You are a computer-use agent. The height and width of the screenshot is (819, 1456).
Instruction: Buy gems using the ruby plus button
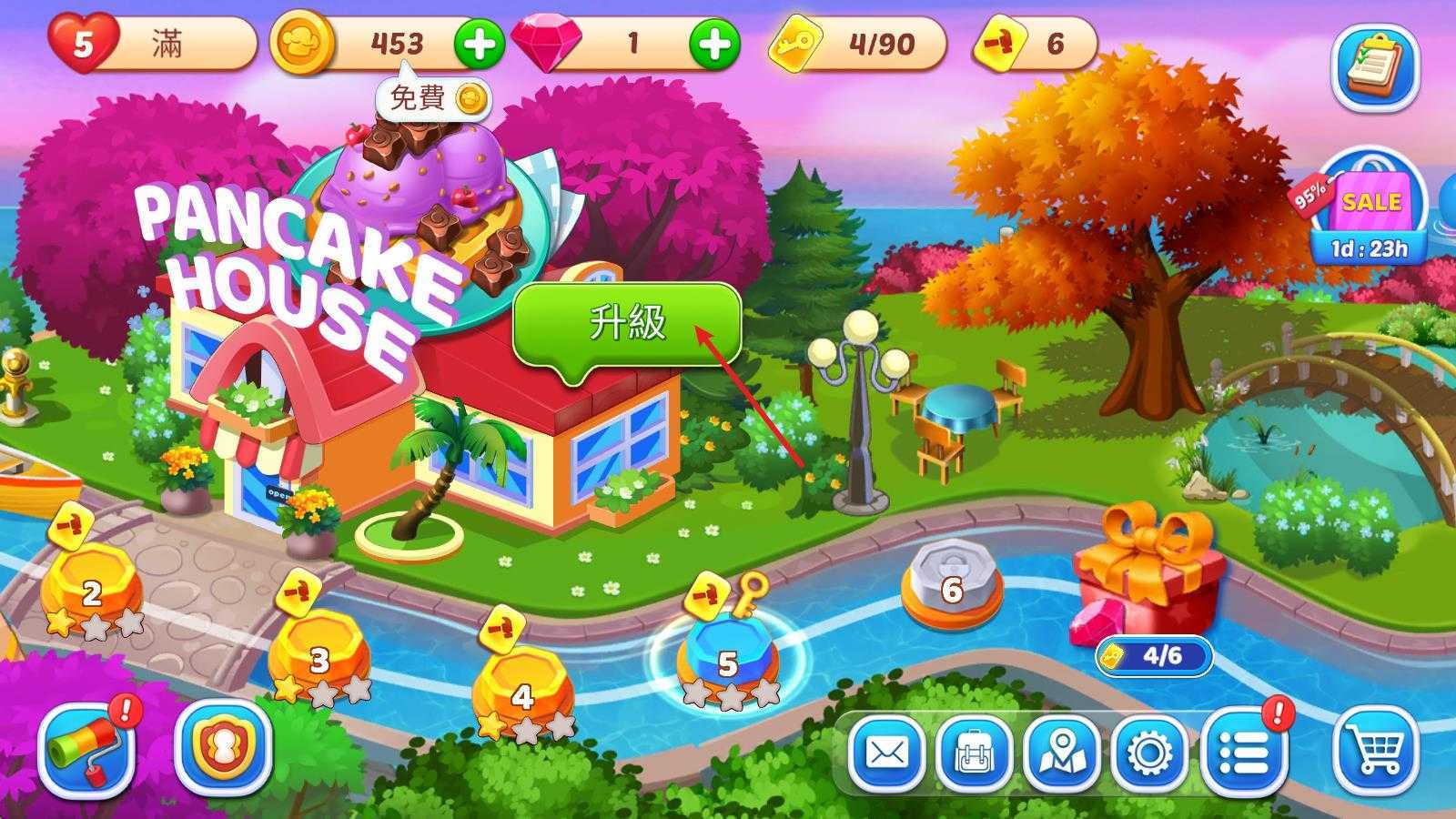[x=713, y=44]
